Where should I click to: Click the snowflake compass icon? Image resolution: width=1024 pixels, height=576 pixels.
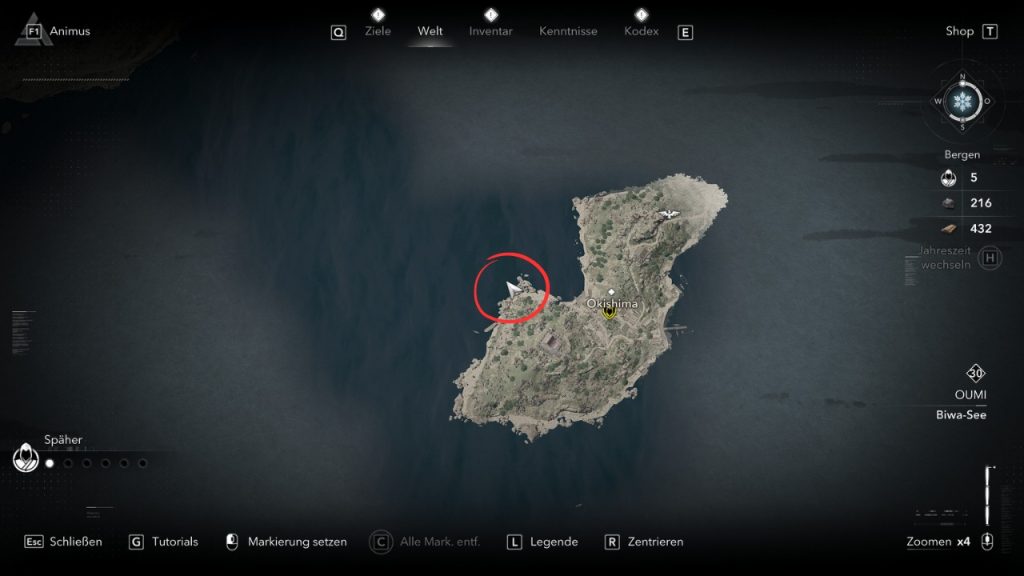(963, 101)
